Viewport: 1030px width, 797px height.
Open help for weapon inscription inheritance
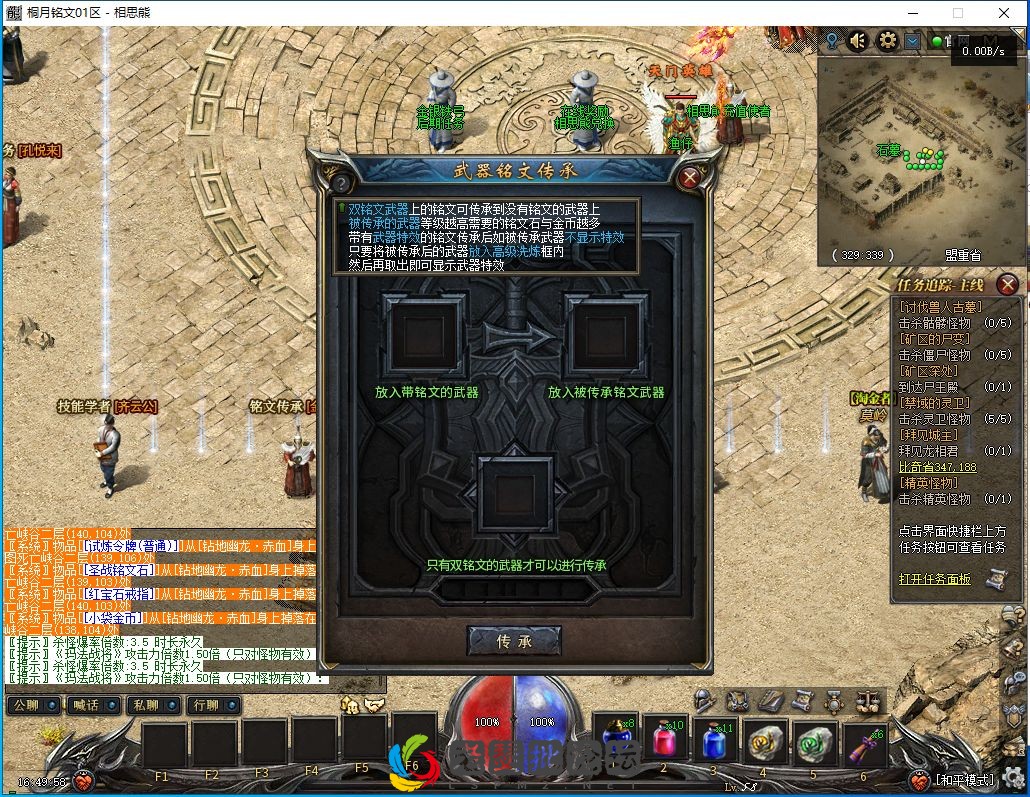pyautogui.click(x=341, y=183)
